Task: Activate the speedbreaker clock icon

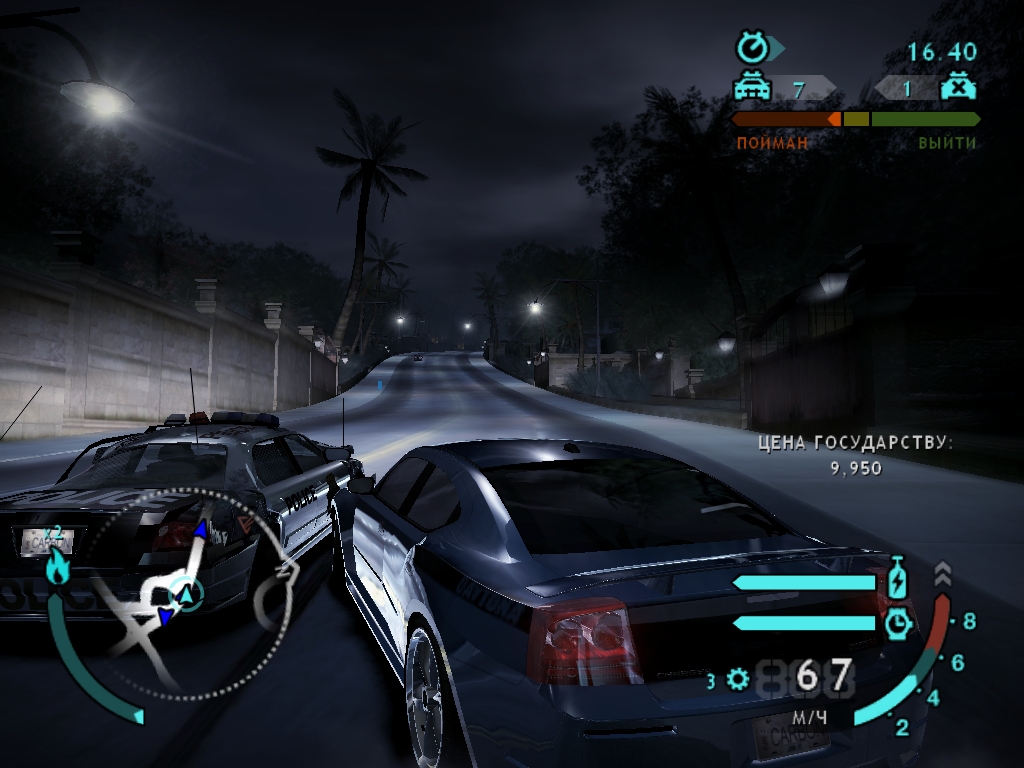Action: point(898,623)
